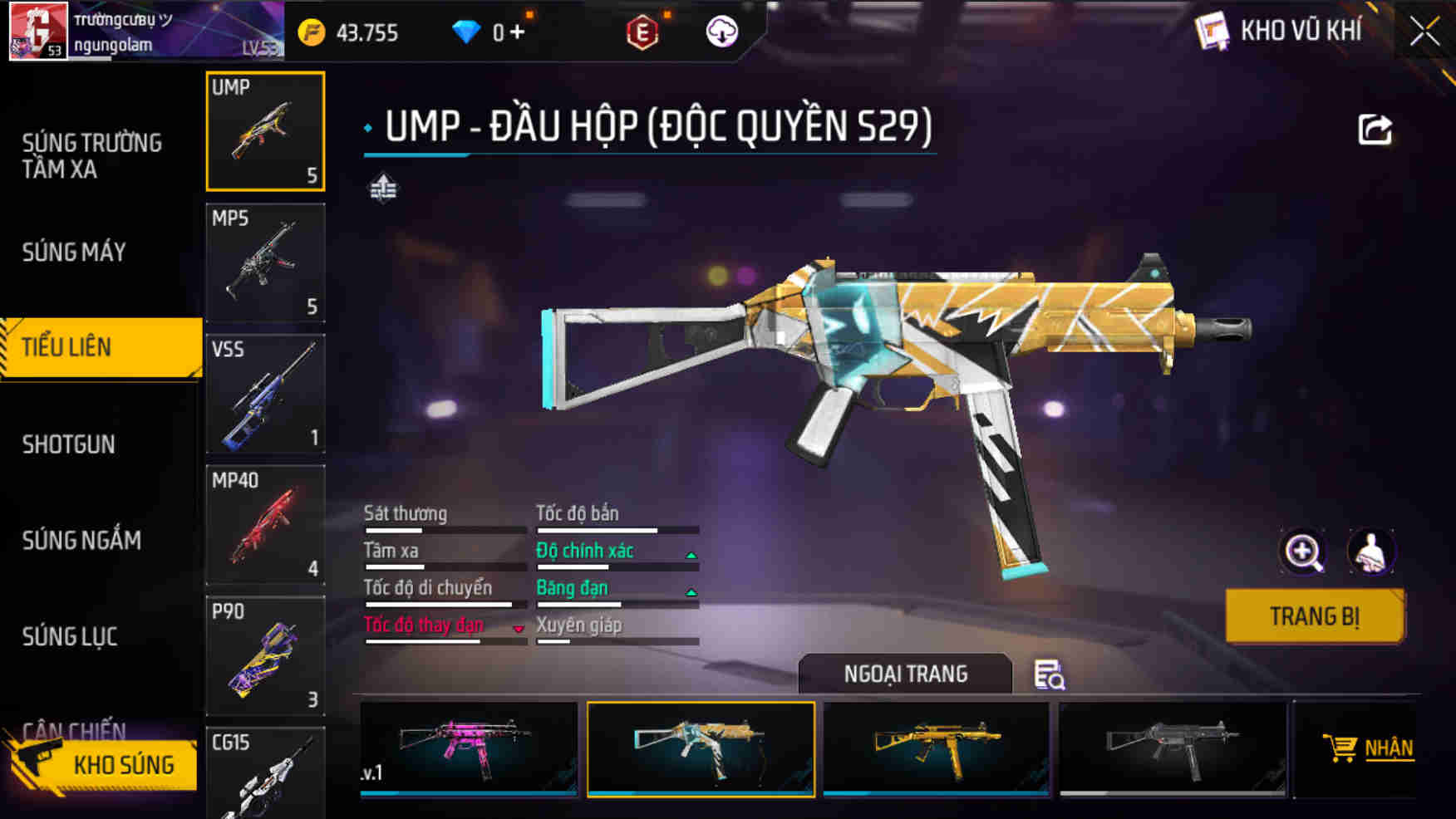
Task: Equip the skin with Trang Bị button
Action: [x=1314, y=616]
